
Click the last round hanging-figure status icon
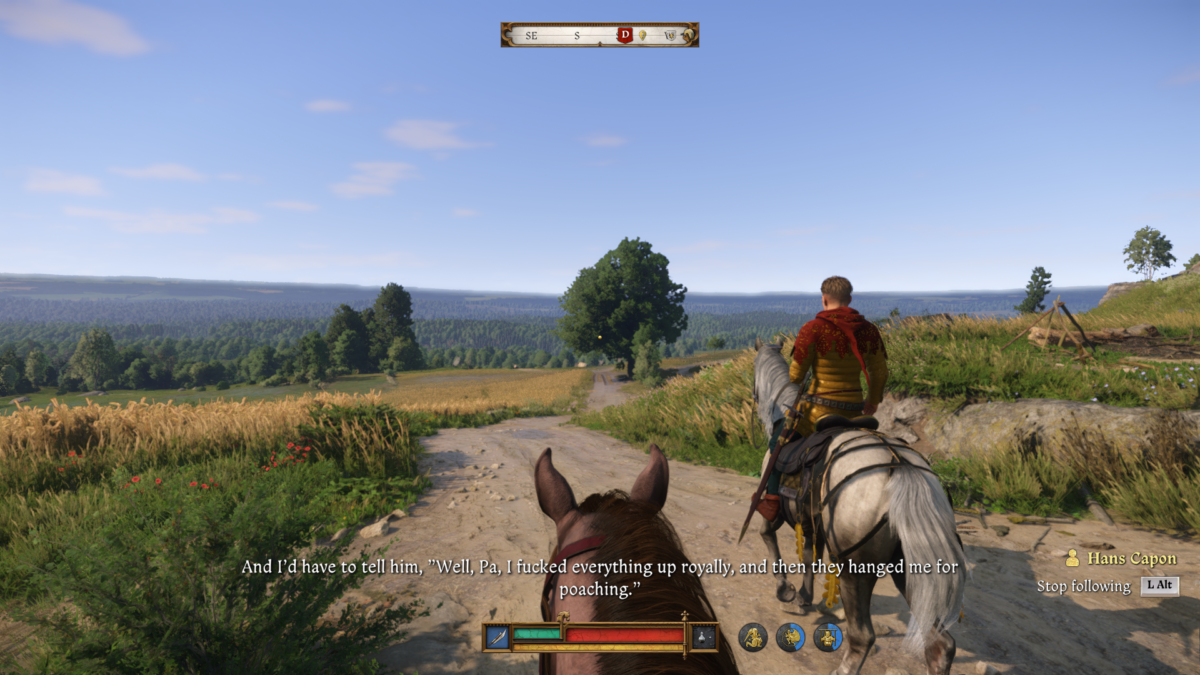click(x=827, y=637)
